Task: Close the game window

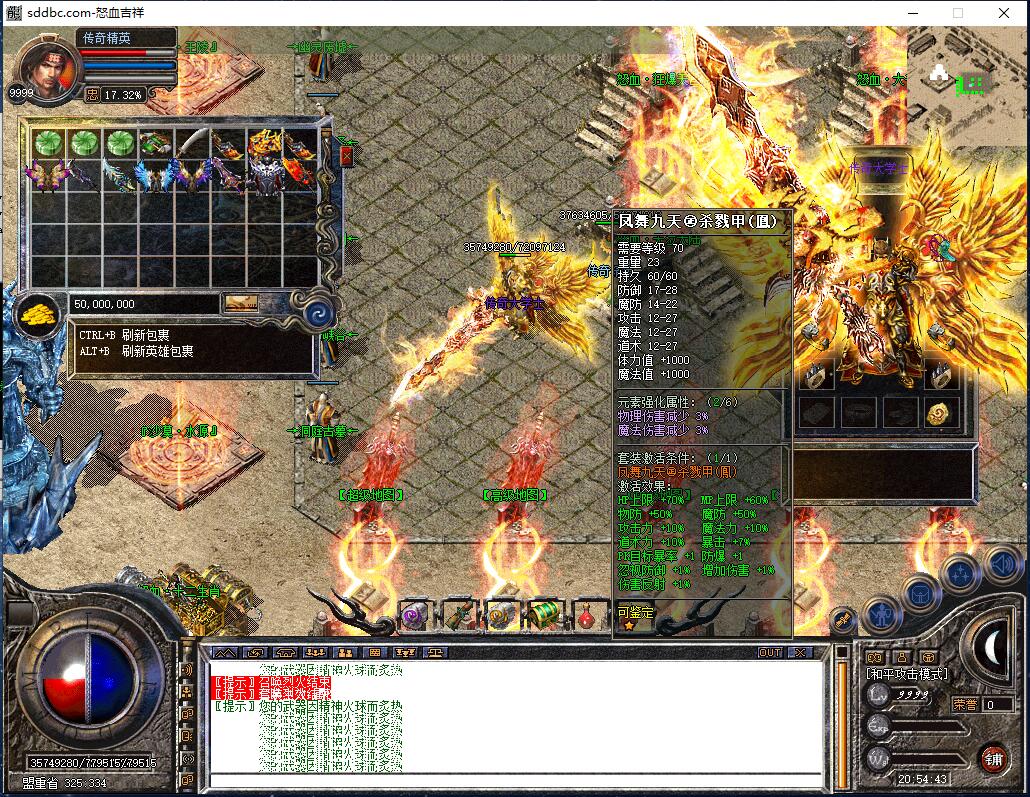Action: coord(1003,13)
